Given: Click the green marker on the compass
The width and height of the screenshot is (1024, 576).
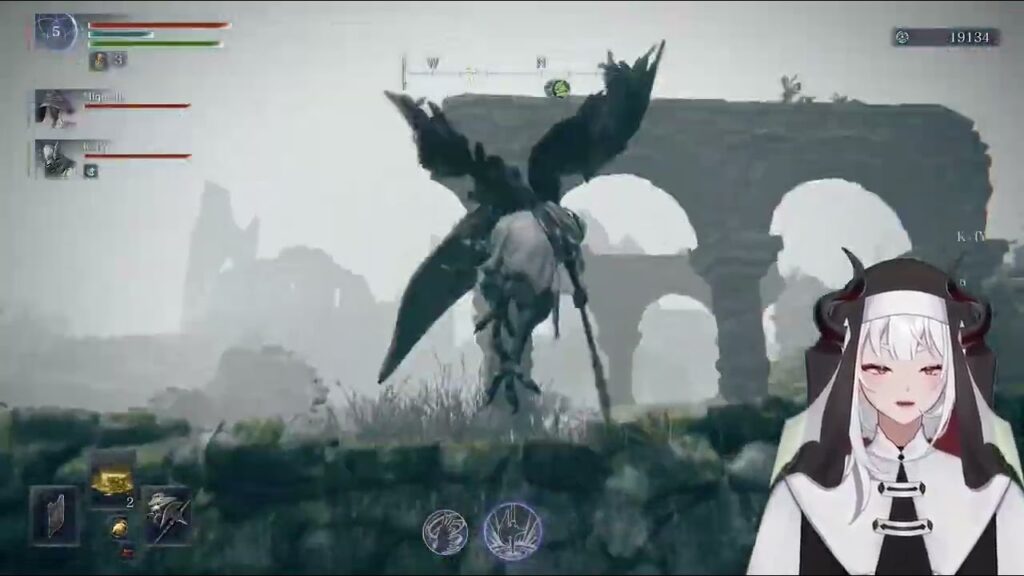Looking at the screenshot, I should pyautogui.click(x=555, y=89).
